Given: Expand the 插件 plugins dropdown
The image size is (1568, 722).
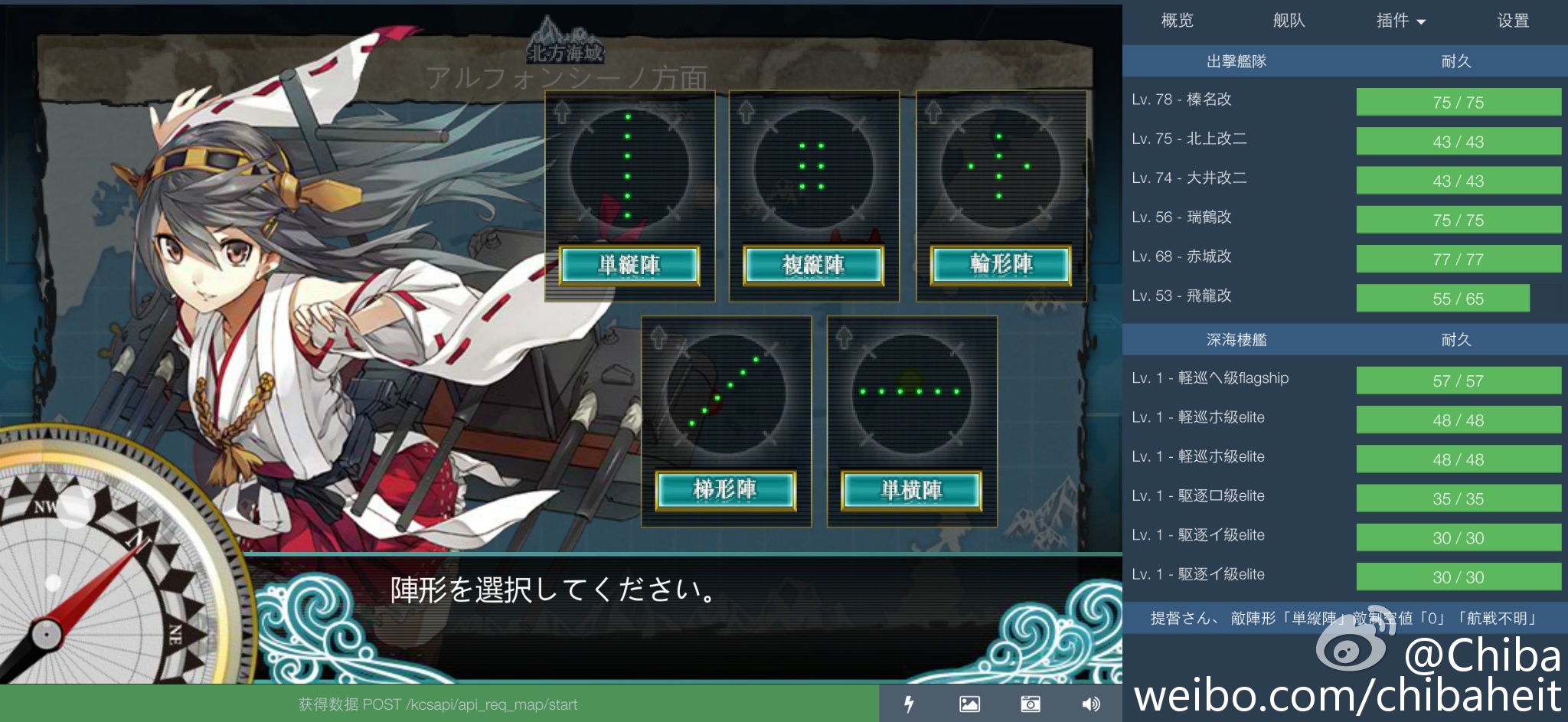Looking at the screenshot, I should click(1400, 21).
